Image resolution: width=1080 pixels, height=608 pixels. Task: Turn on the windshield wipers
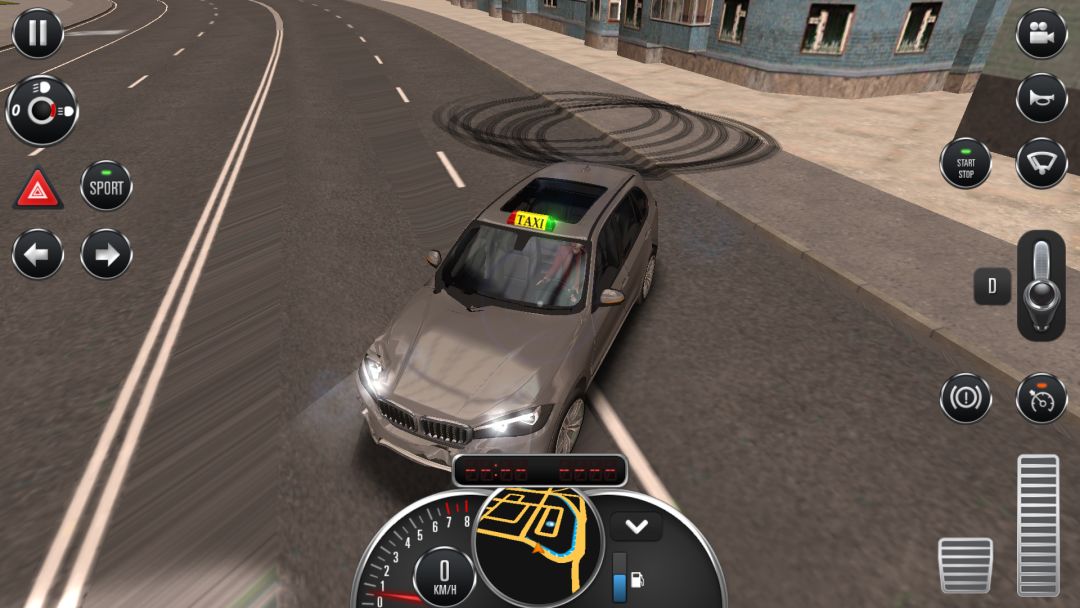1041,163
